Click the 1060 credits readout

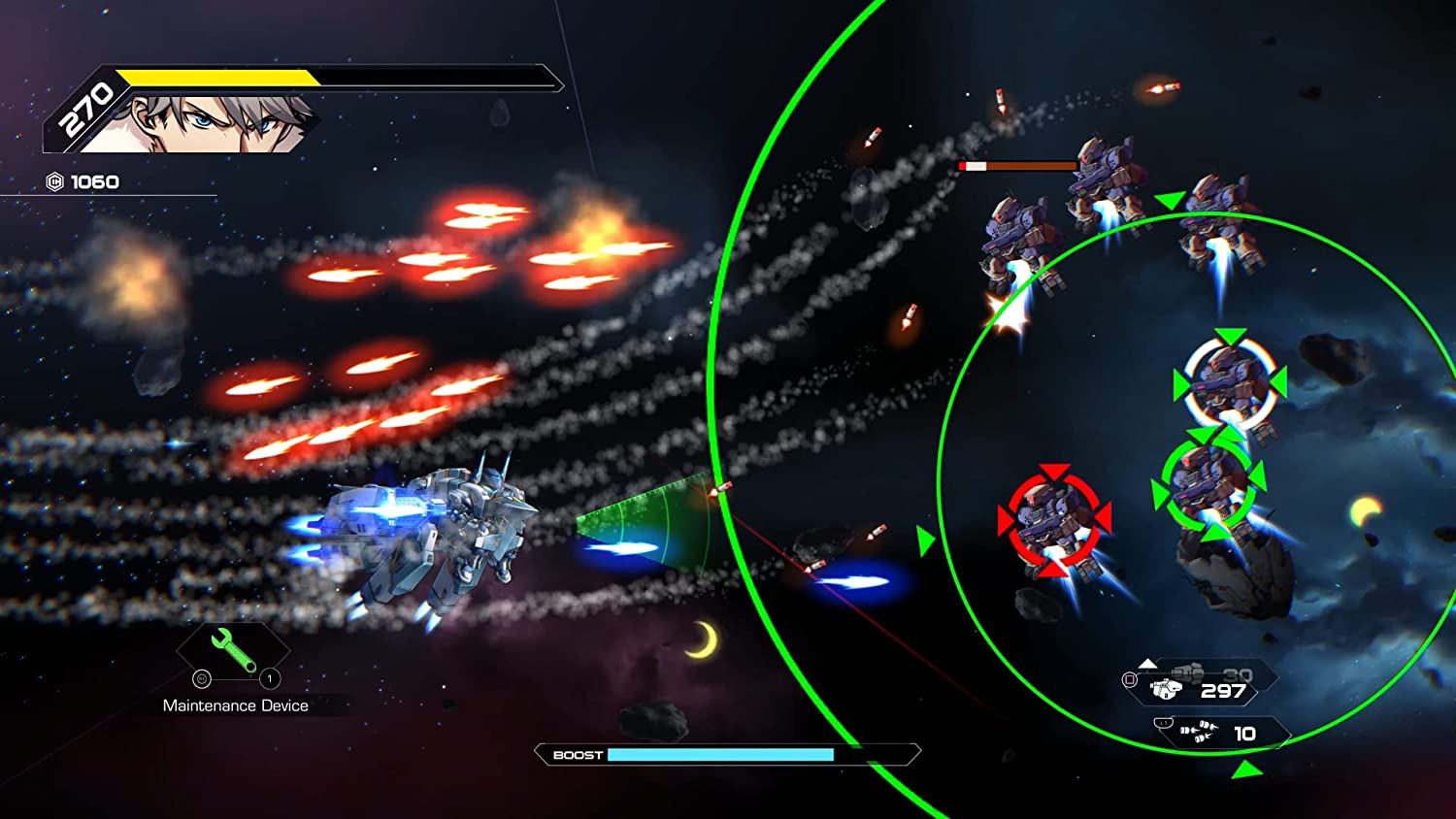94,180
